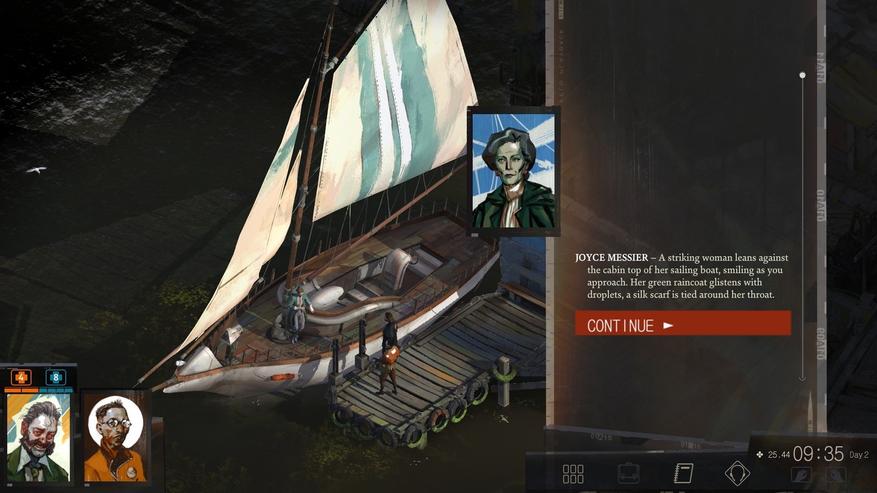Select Kim Kitsuragi's portrait
The width and height of the screenshot is (877, 493).
point(114,436)
